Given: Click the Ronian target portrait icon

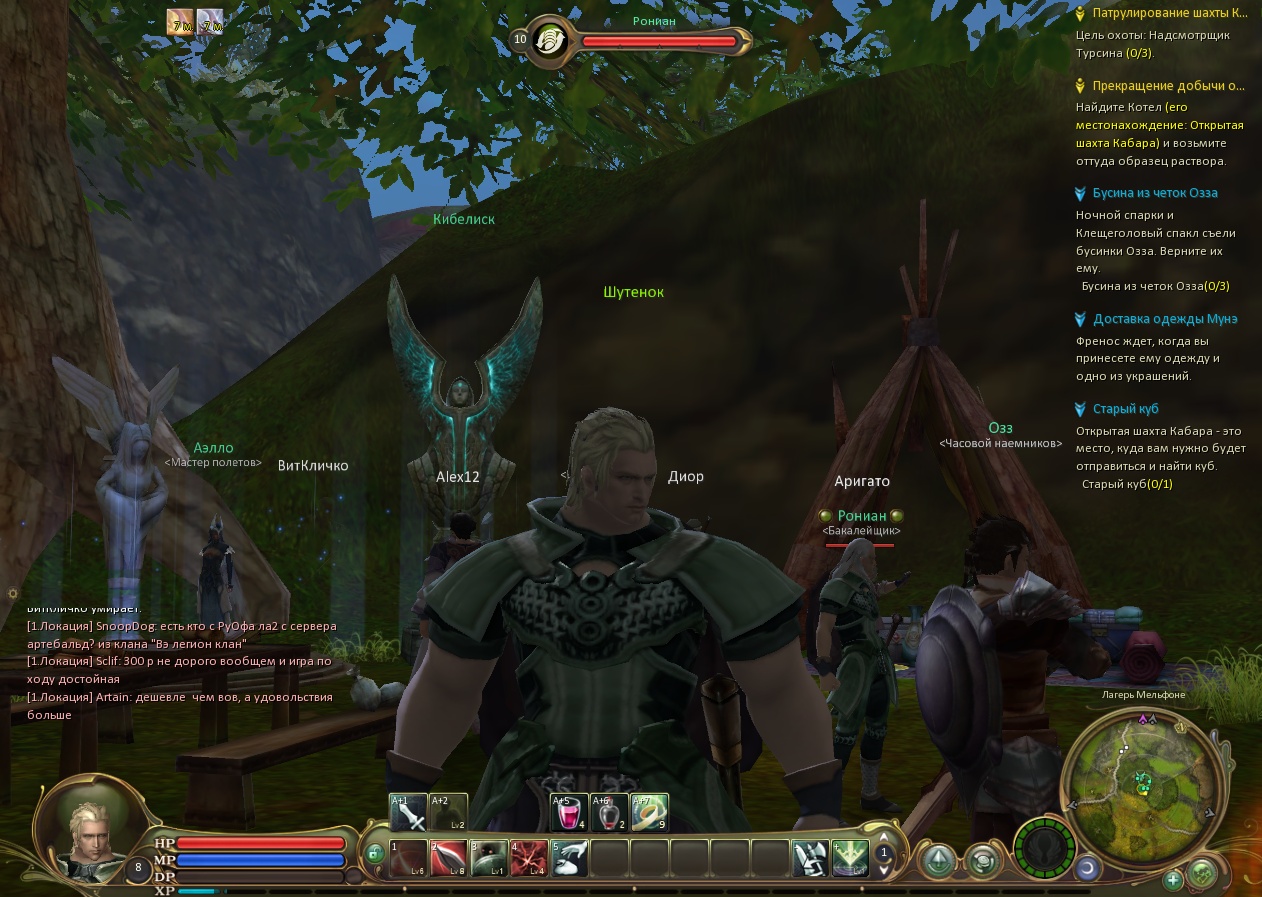Looking at the screenshot, I should [551, 41].
